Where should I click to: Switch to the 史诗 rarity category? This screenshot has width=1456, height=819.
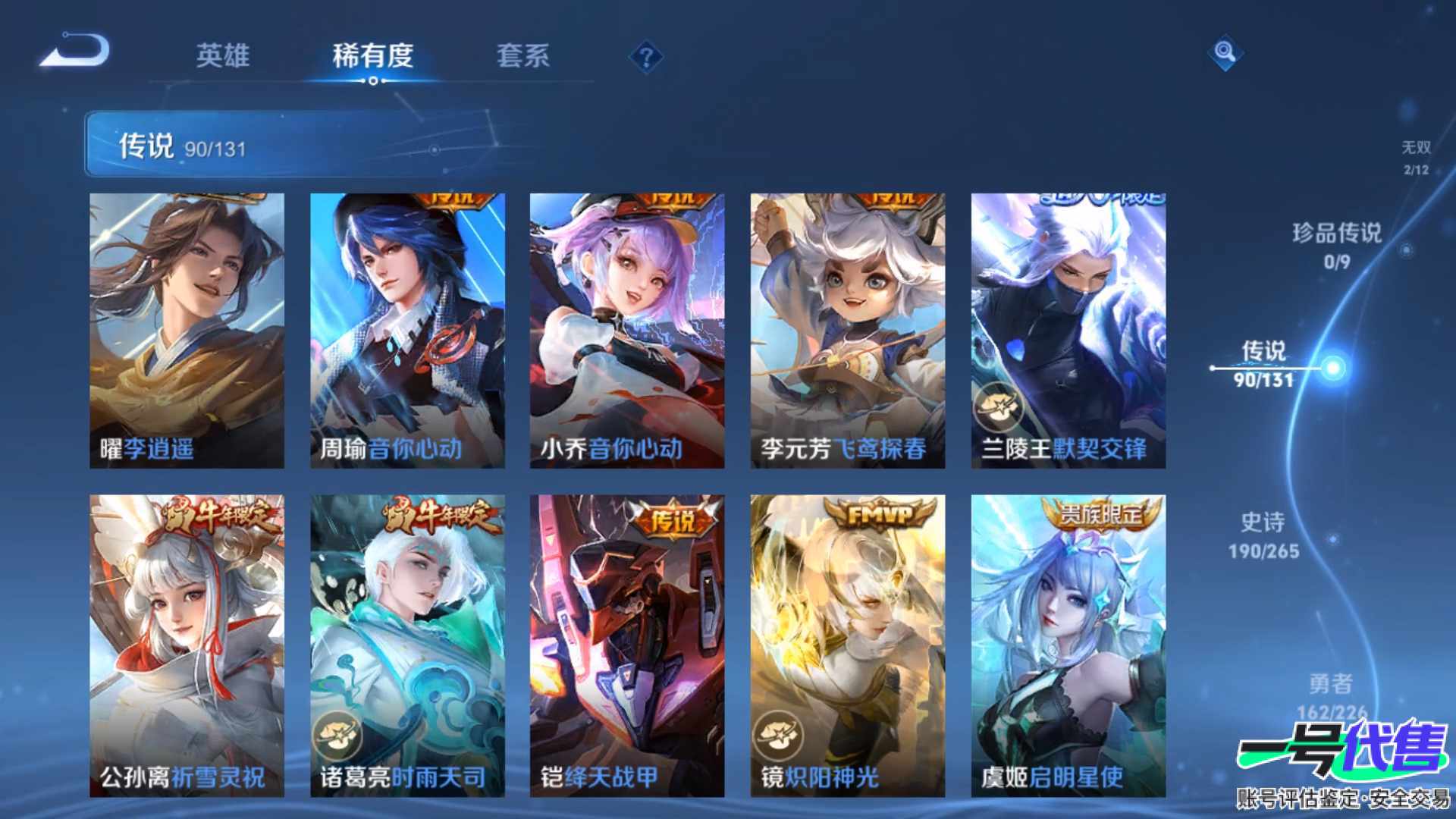click(1263, 535)
